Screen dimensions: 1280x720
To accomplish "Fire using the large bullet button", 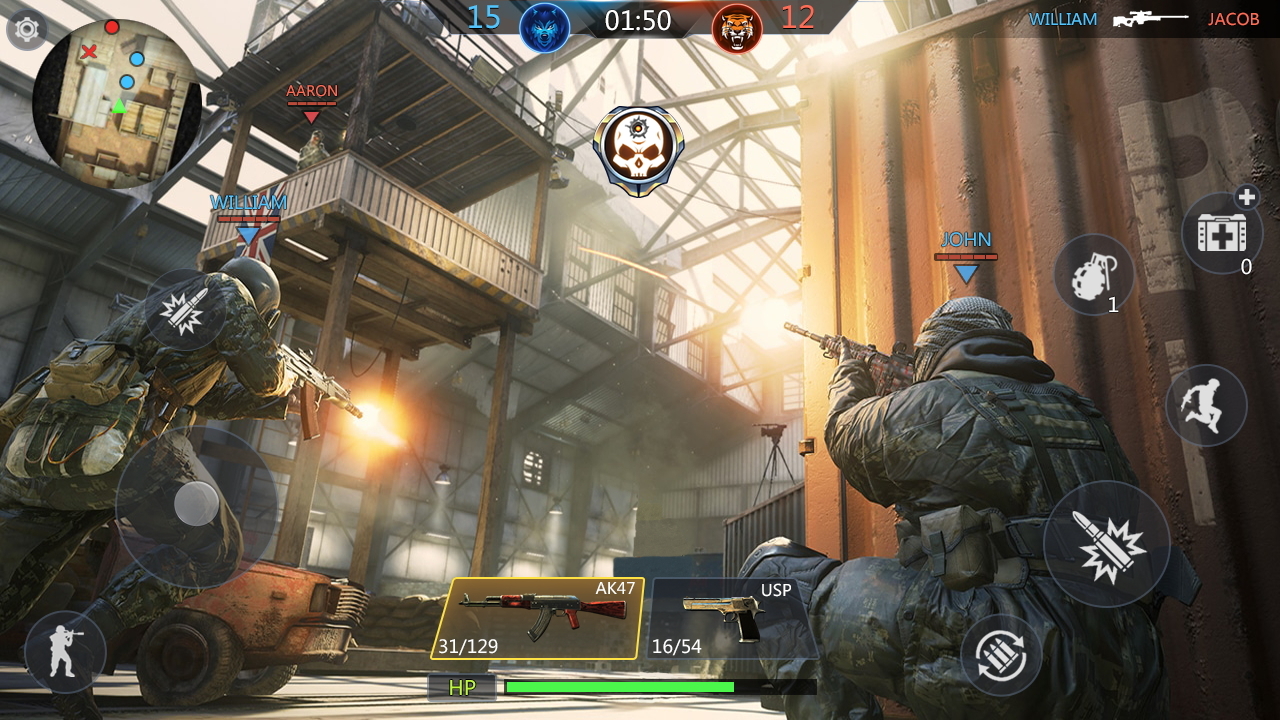I will click(1106, 545).
